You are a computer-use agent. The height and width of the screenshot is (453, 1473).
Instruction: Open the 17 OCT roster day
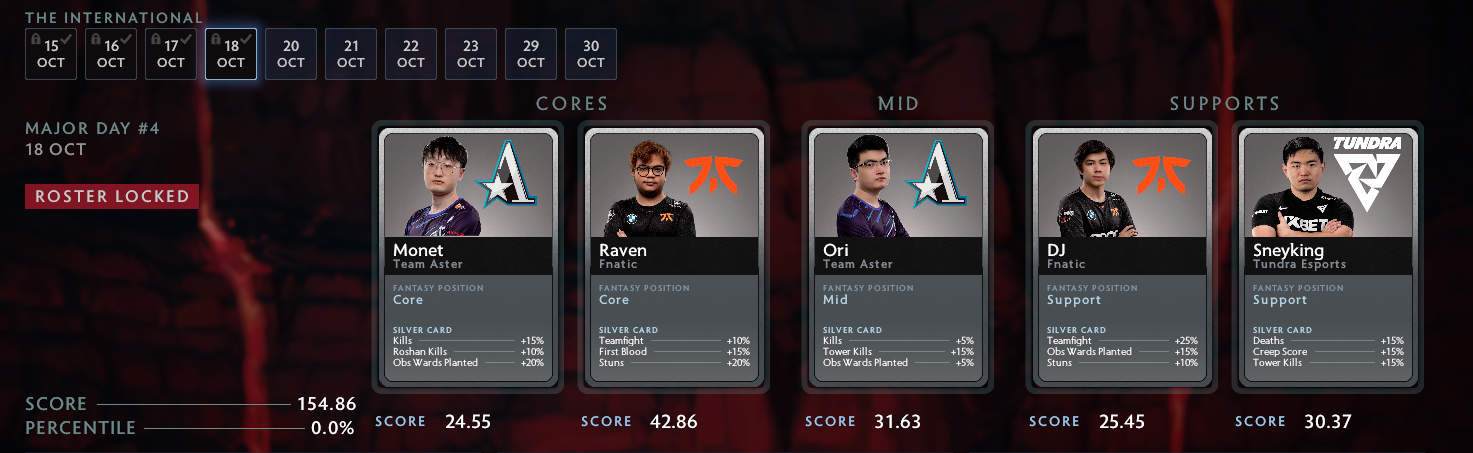(x=171, y=54)
